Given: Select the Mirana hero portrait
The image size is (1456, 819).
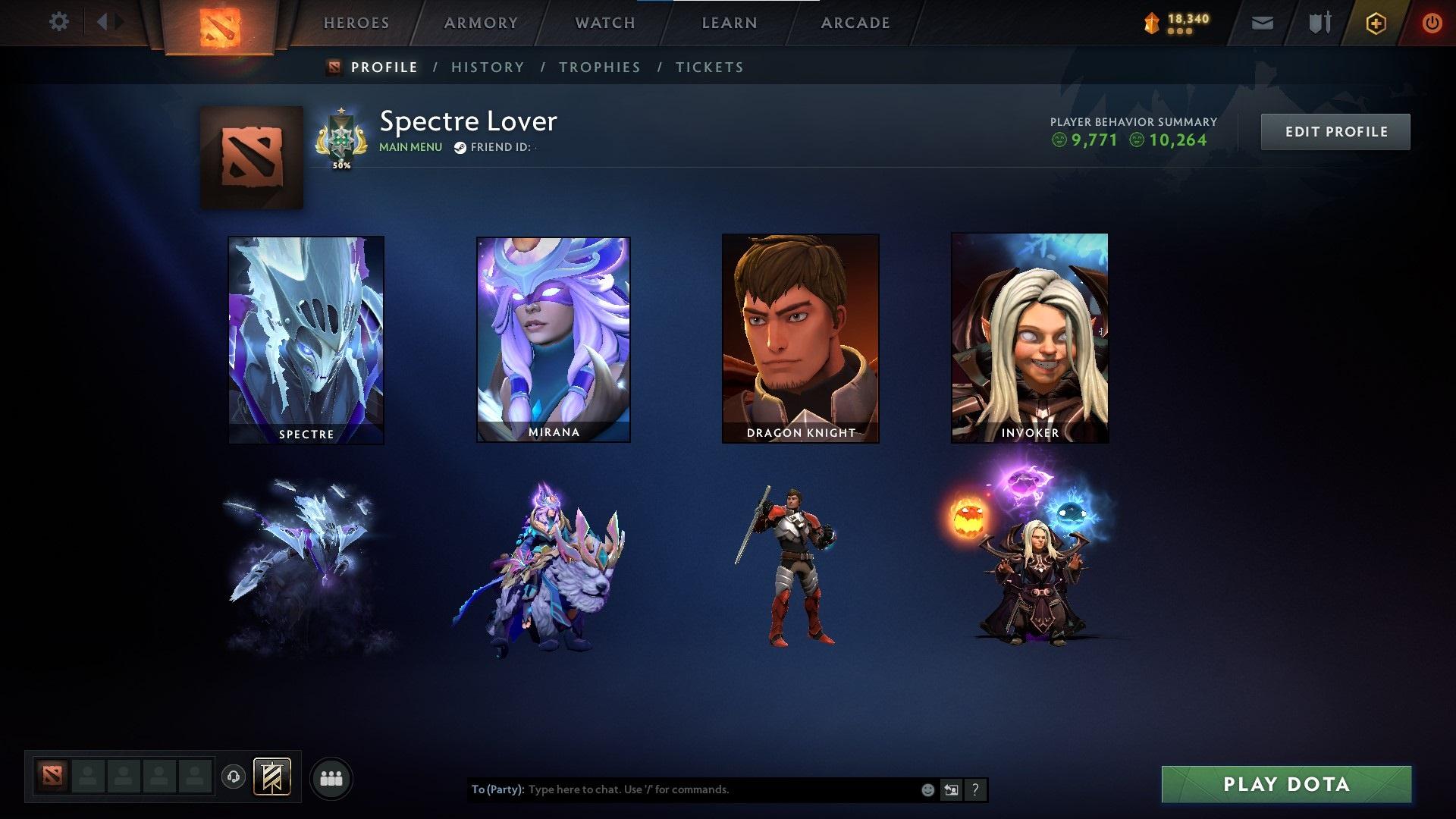Looking at the screenshot, I should pyautogui.click(x=553, y=339).
